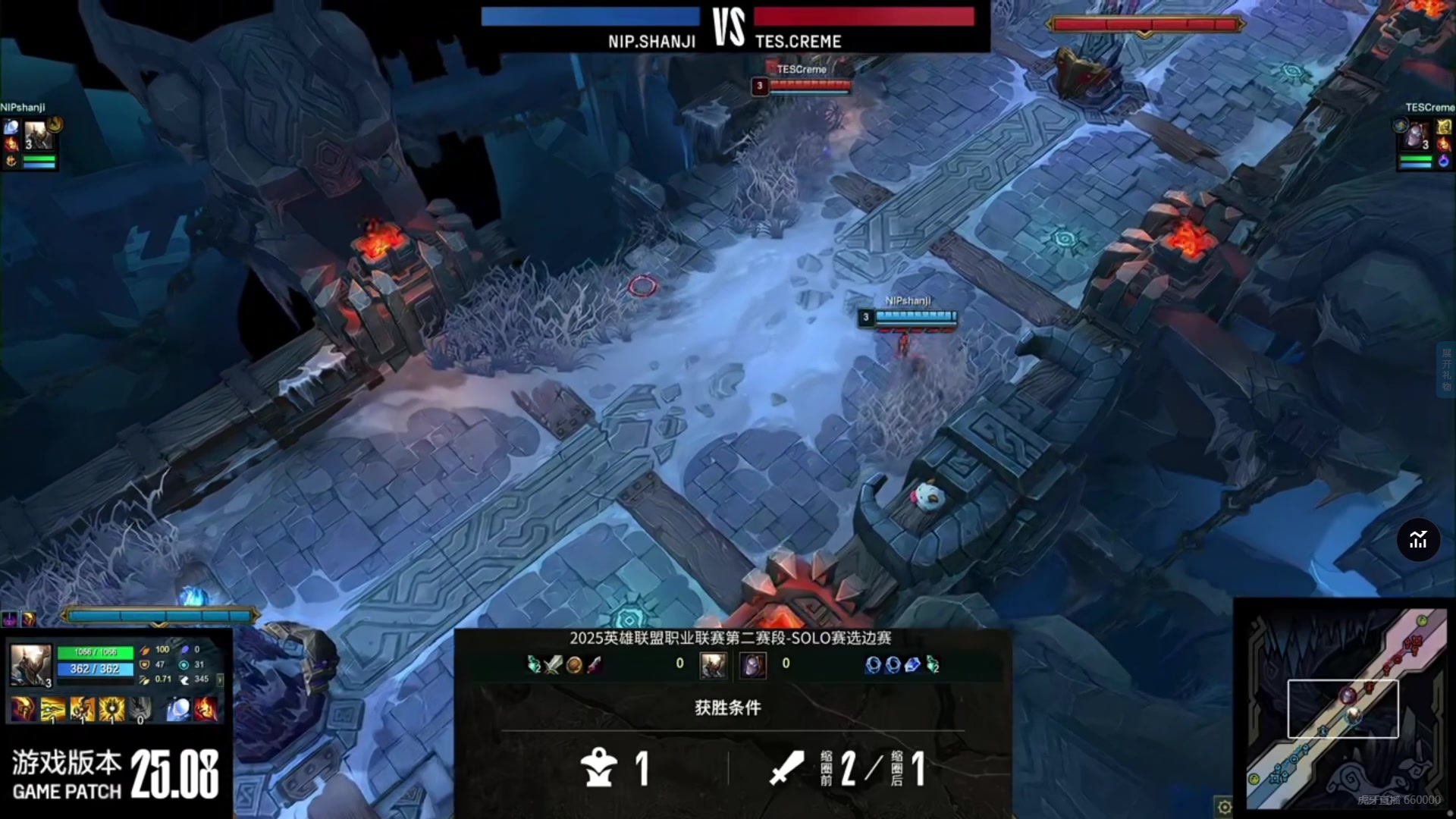
Task: Click the movement speed stat icon
Action: coord(184,679)
